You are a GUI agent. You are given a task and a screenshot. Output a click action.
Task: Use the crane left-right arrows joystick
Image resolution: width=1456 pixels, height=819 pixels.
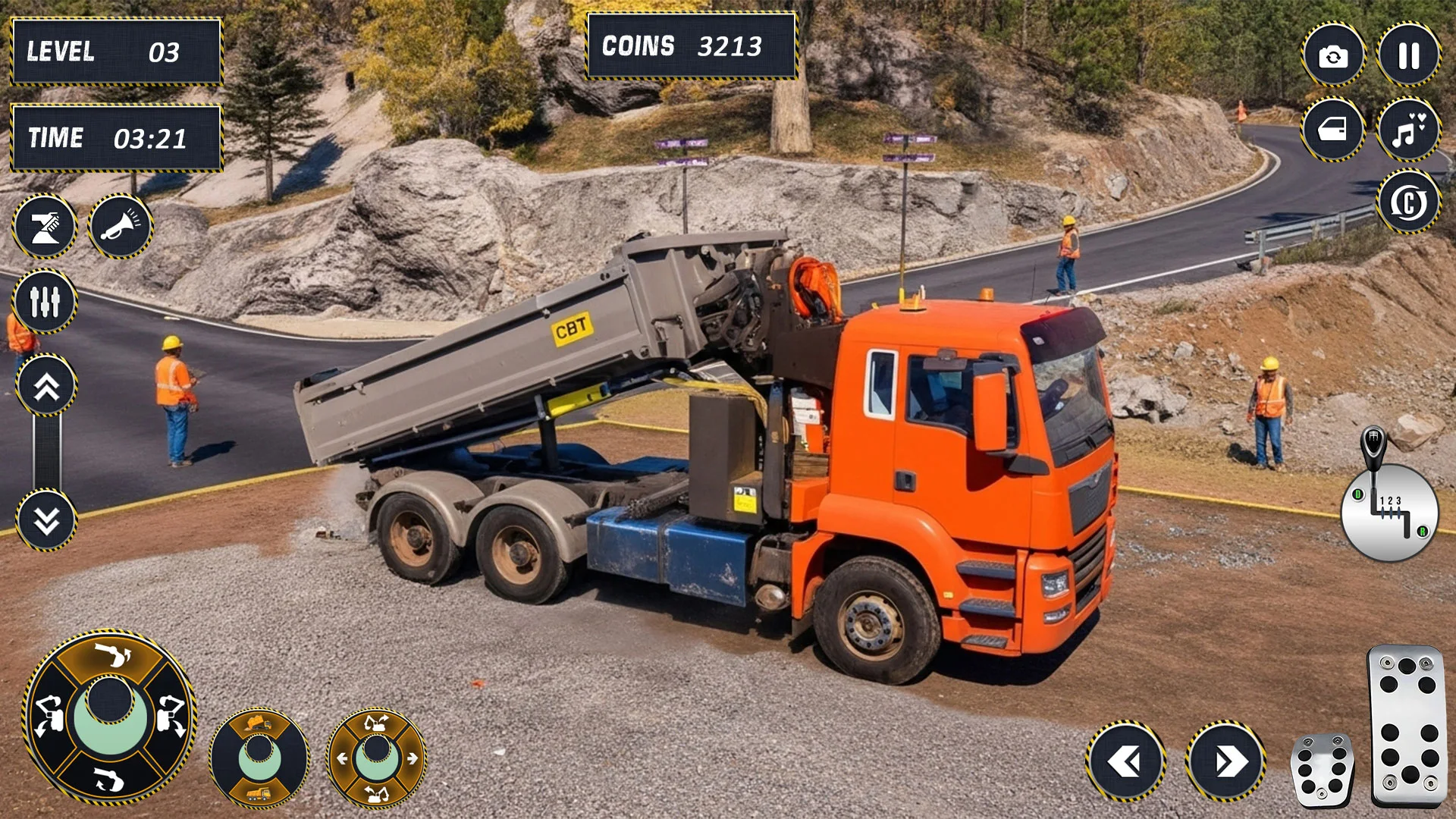377,757
